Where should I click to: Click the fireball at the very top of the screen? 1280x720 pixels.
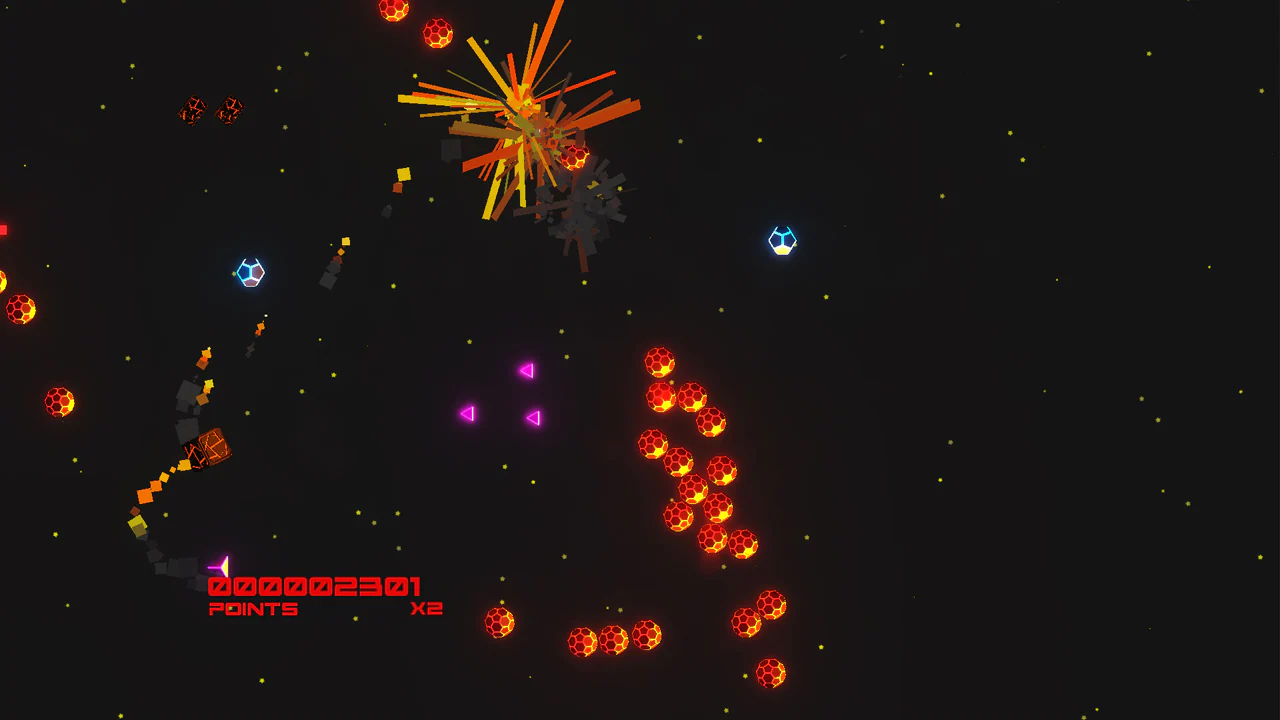tap(394, 10)
